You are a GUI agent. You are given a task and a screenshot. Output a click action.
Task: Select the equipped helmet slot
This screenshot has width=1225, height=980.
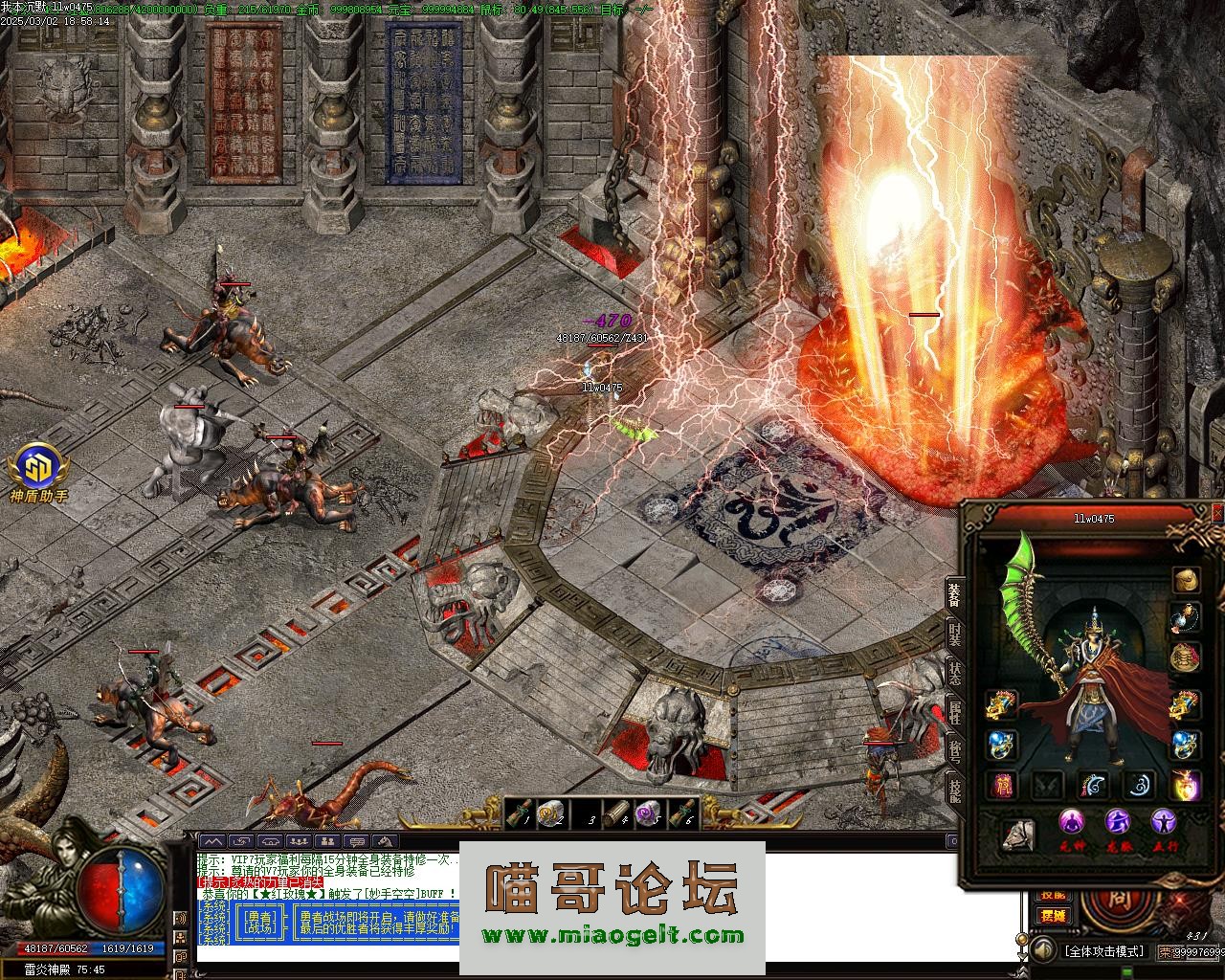coord(1187,580)
